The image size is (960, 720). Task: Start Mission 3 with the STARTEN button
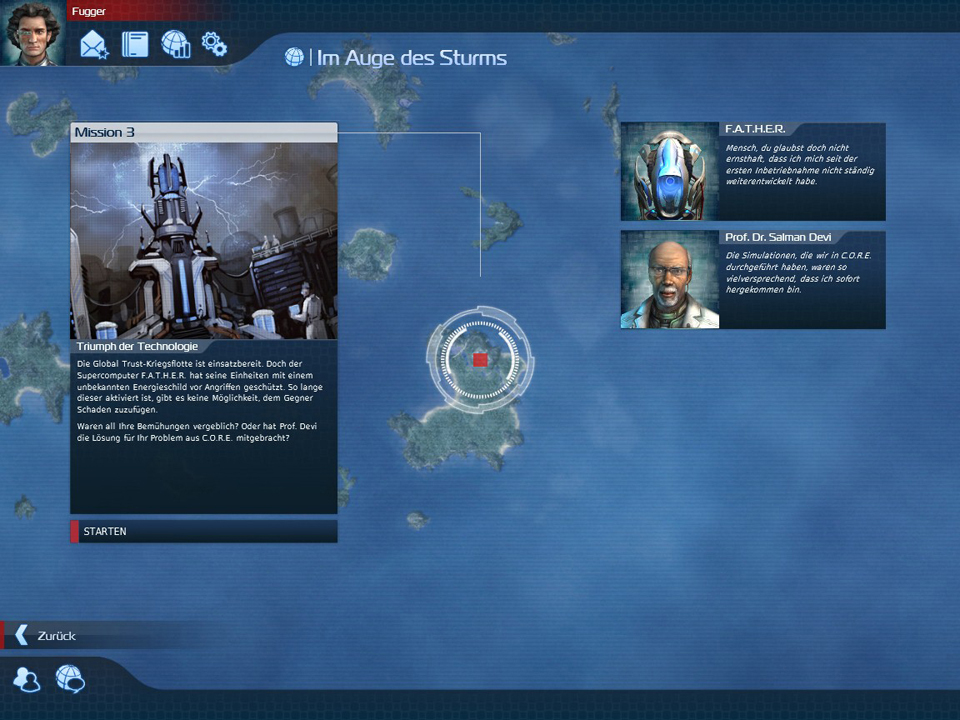click(203, 531)
